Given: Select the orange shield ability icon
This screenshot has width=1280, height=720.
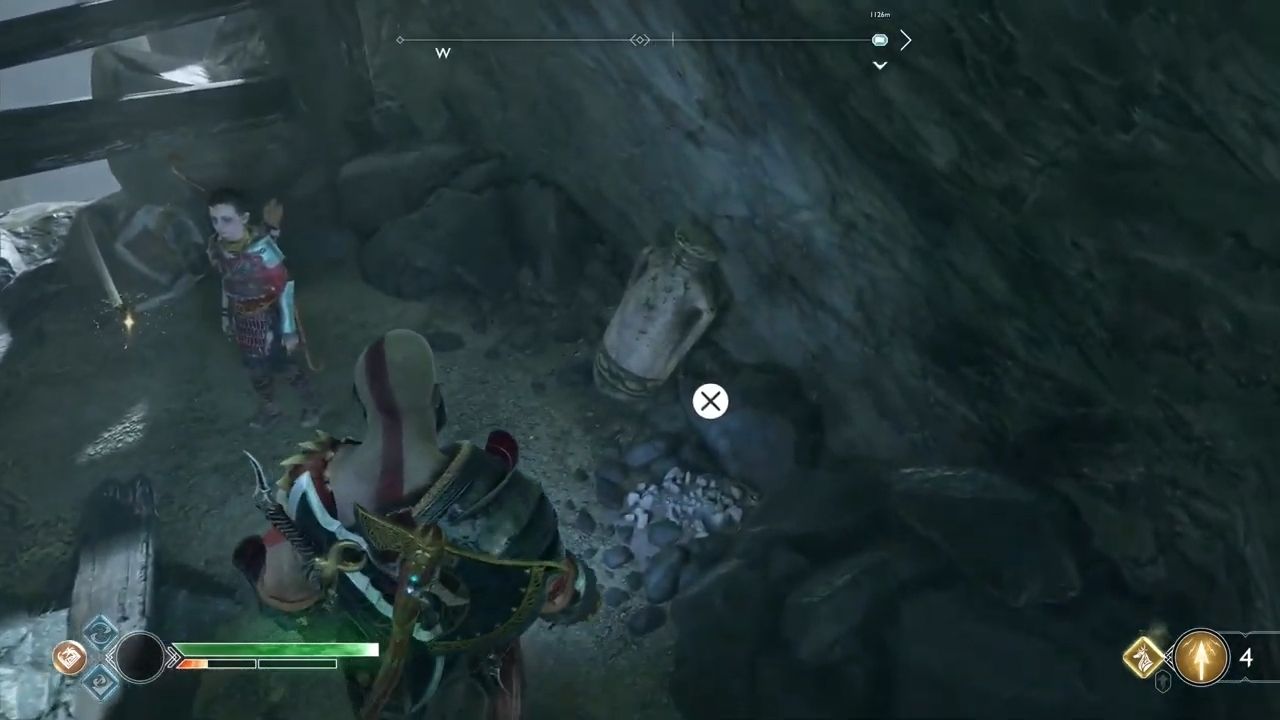Looking at the screenshot, I should coord(68,657).
